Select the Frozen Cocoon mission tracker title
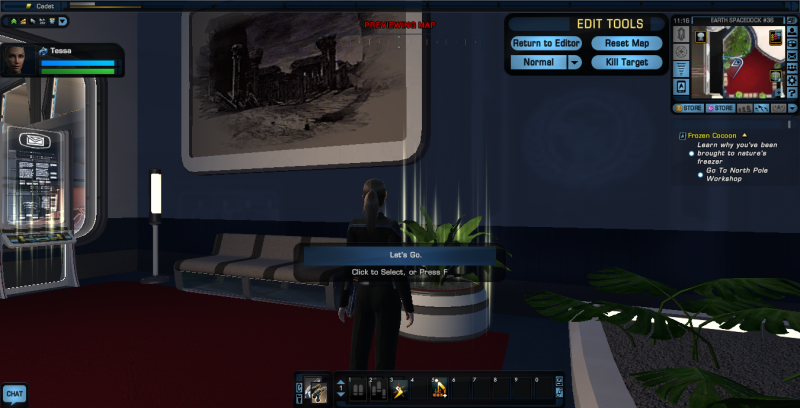 (x=711, y=135)
